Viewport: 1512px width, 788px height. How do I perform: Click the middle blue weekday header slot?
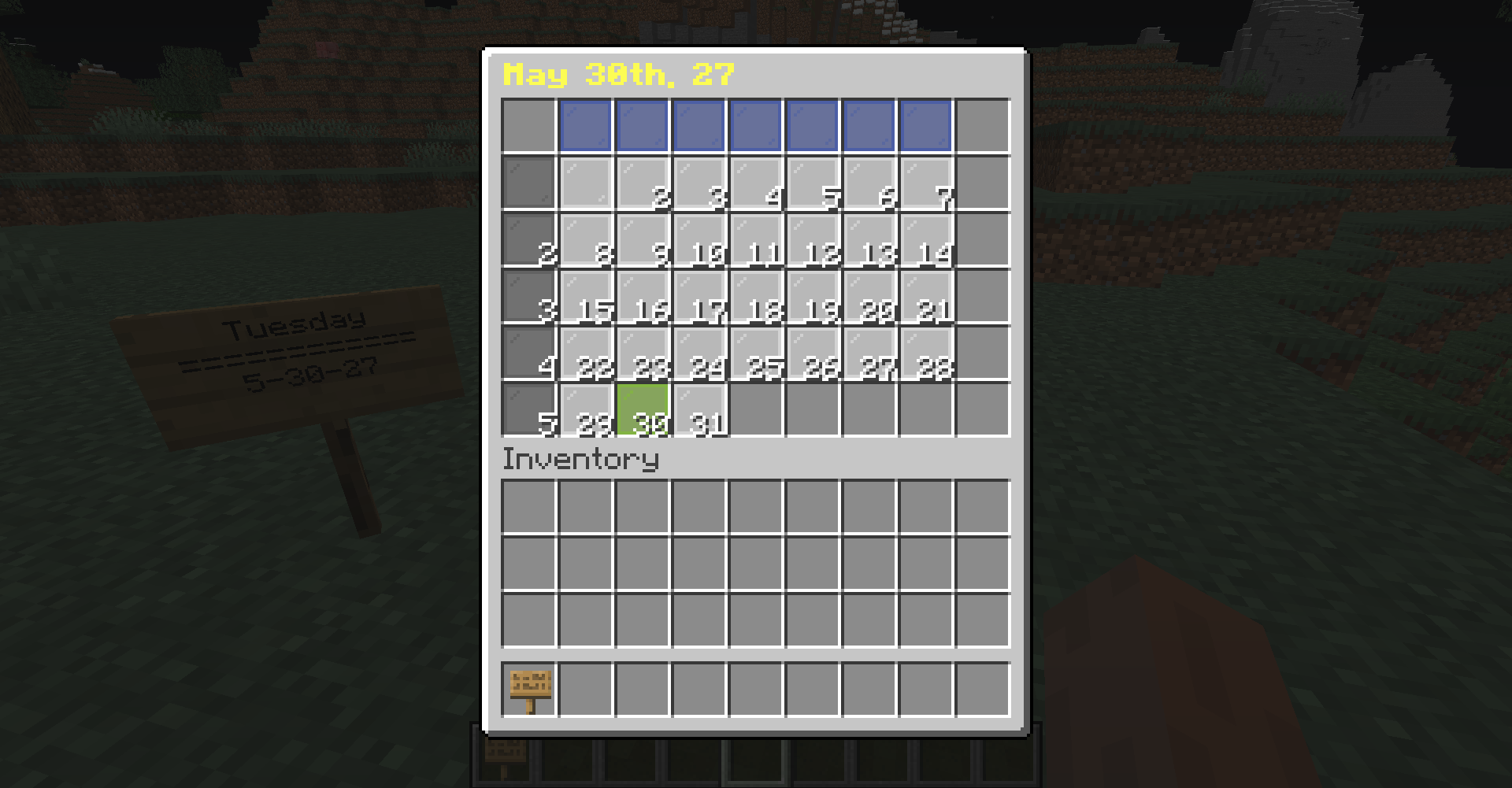click(754, 124)
